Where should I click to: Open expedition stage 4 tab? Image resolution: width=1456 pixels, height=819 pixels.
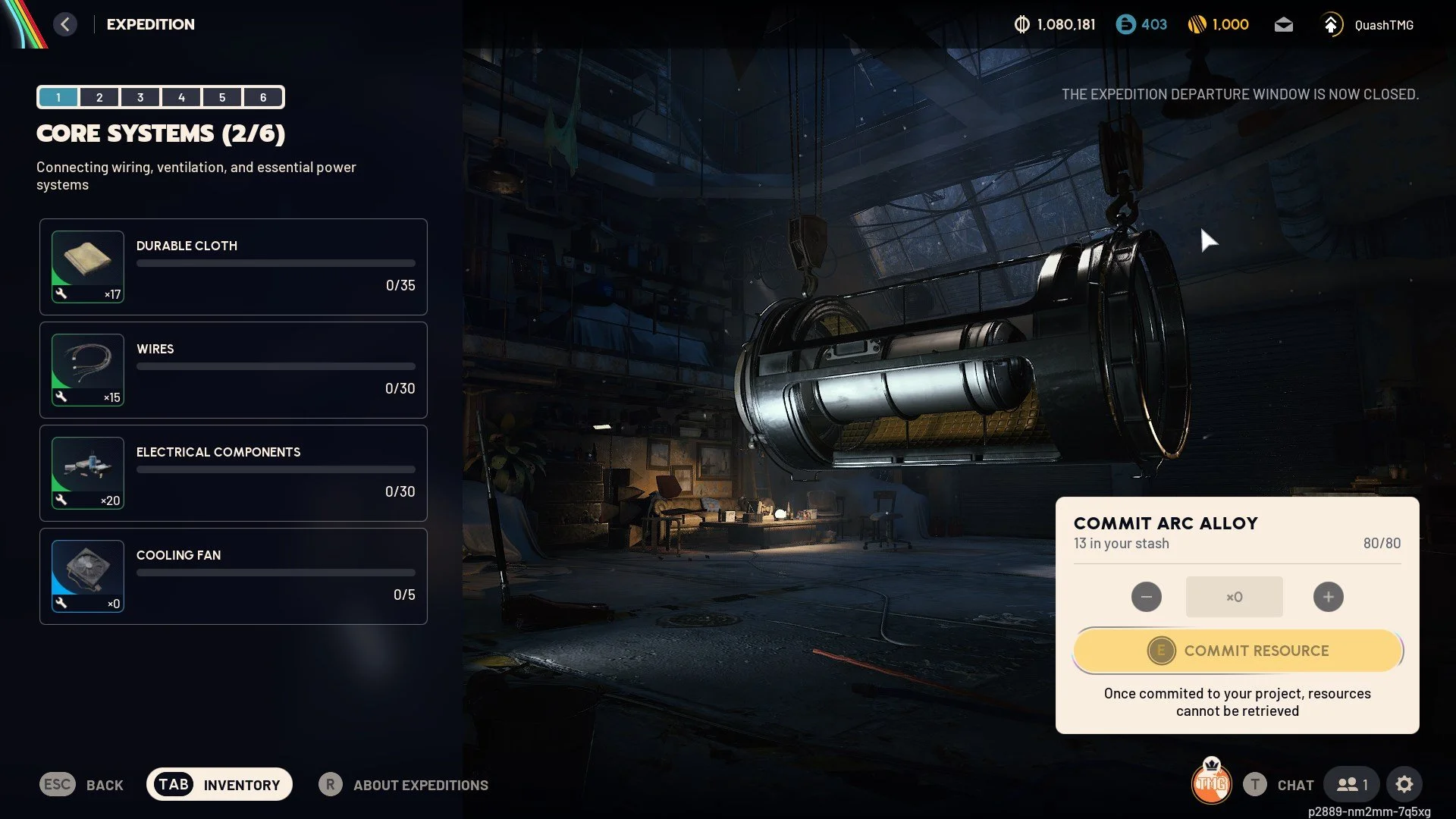(181, 97)
